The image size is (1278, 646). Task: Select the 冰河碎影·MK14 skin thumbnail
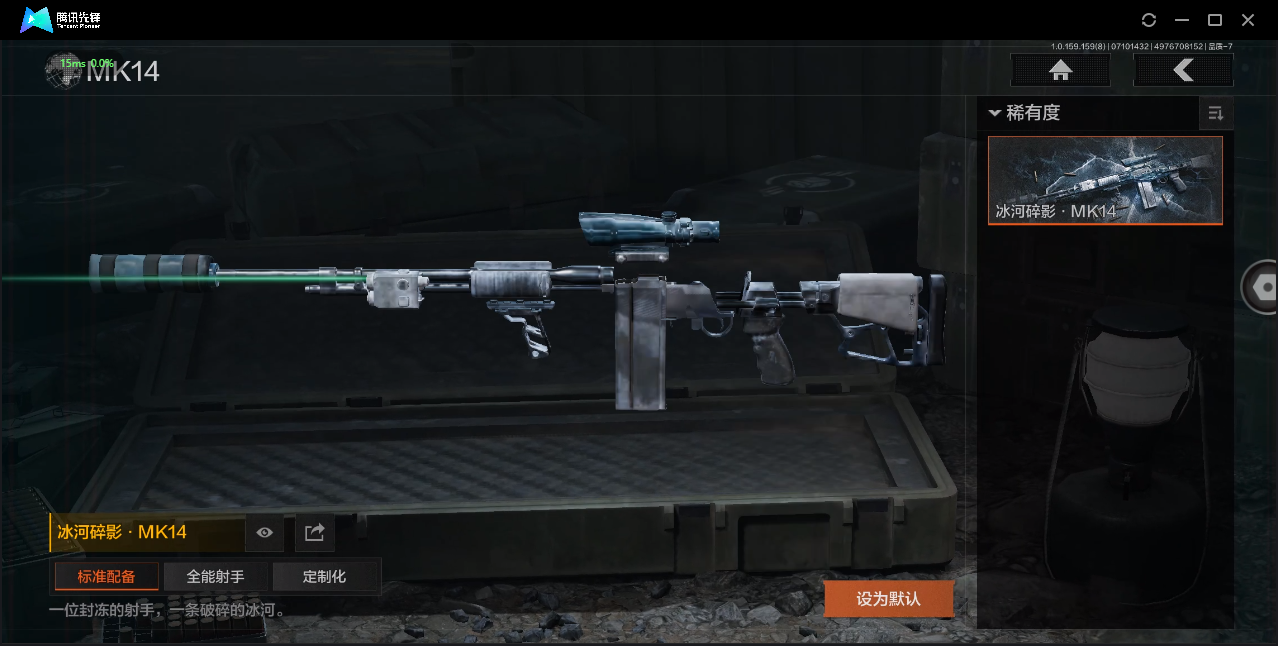(1105, 180)
